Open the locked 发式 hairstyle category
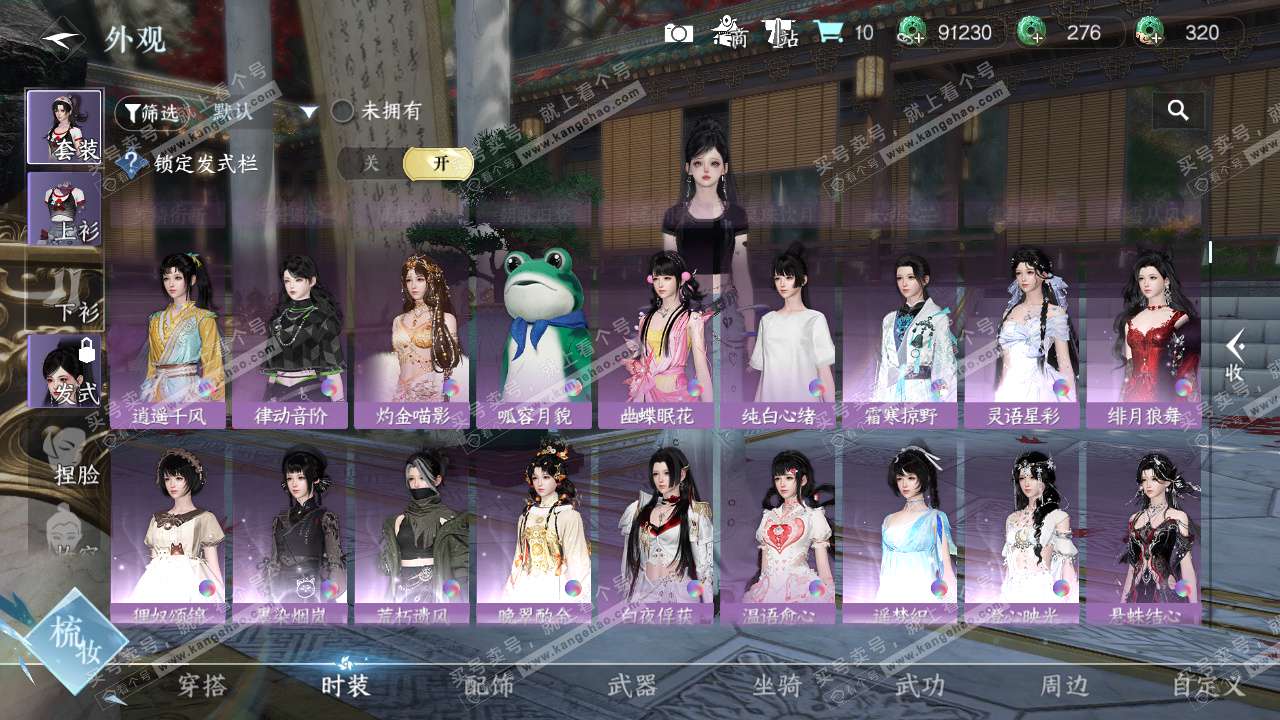Image resolution: width=1280 pixels, height=720 pixels. click(x=64, y=372)
